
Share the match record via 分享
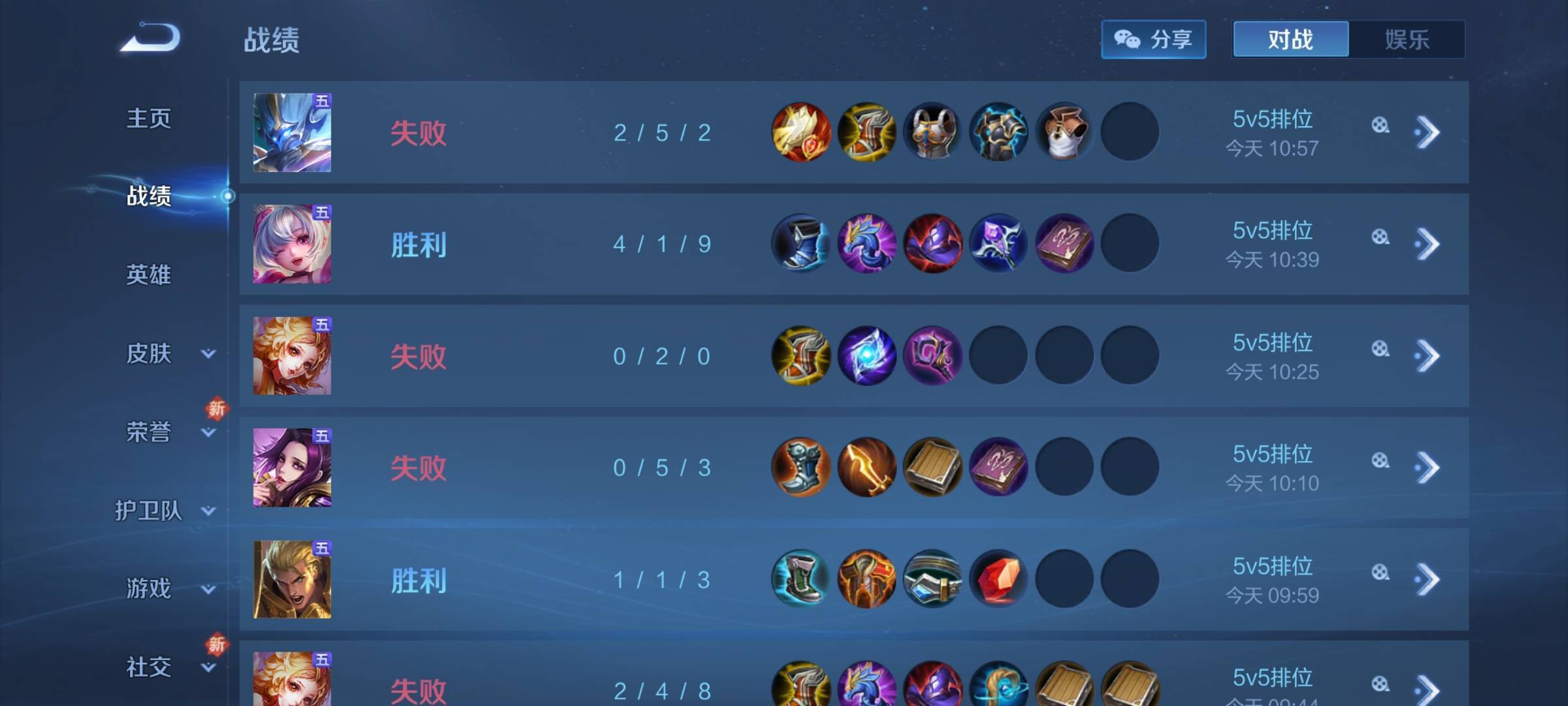(x=1153, y=39)
